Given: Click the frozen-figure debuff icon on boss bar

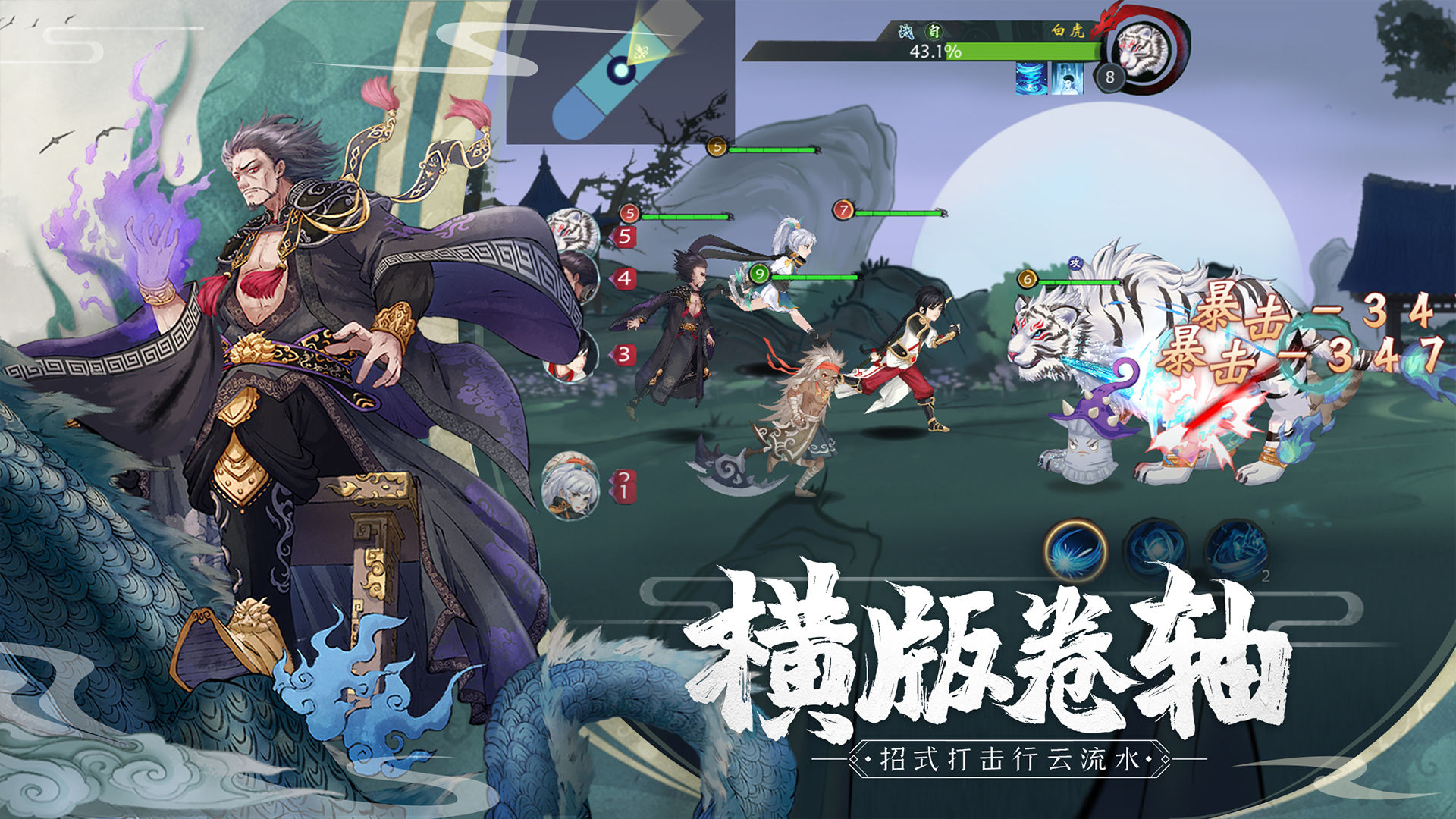Looking at the screenshot, I should pyautogui.click(x=1066, y=80).
